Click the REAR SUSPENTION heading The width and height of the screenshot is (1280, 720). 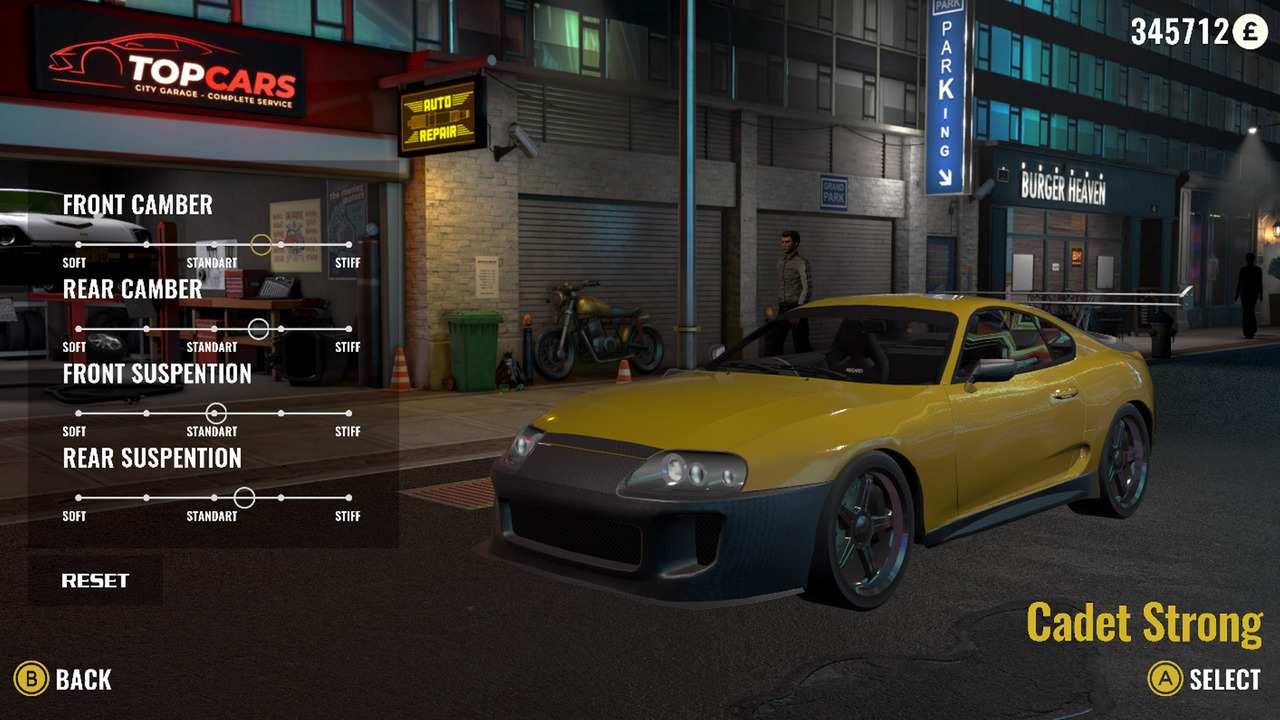(151, 459)
